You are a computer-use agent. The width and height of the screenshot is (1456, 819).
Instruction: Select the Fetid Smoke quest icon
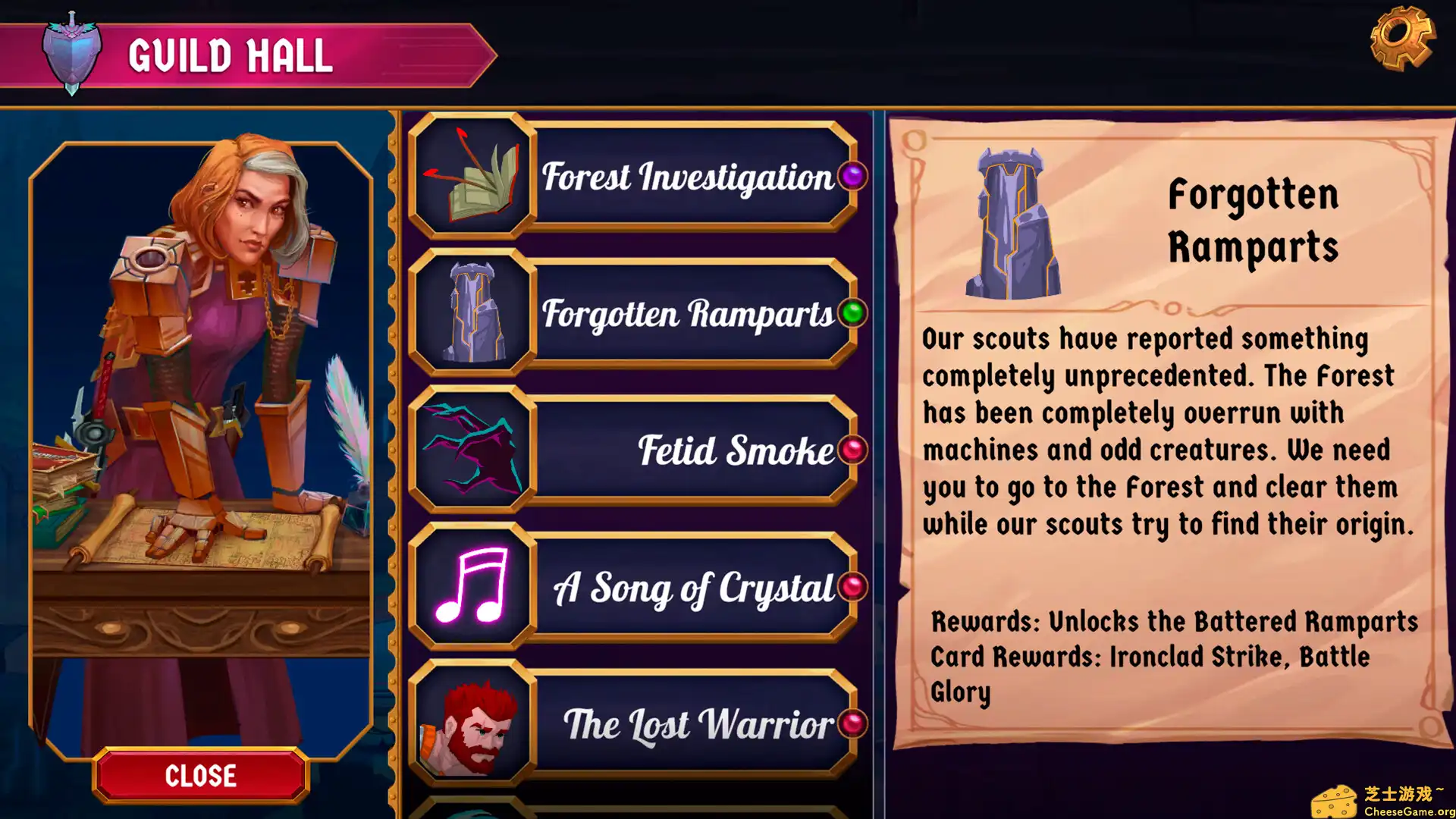472,450
